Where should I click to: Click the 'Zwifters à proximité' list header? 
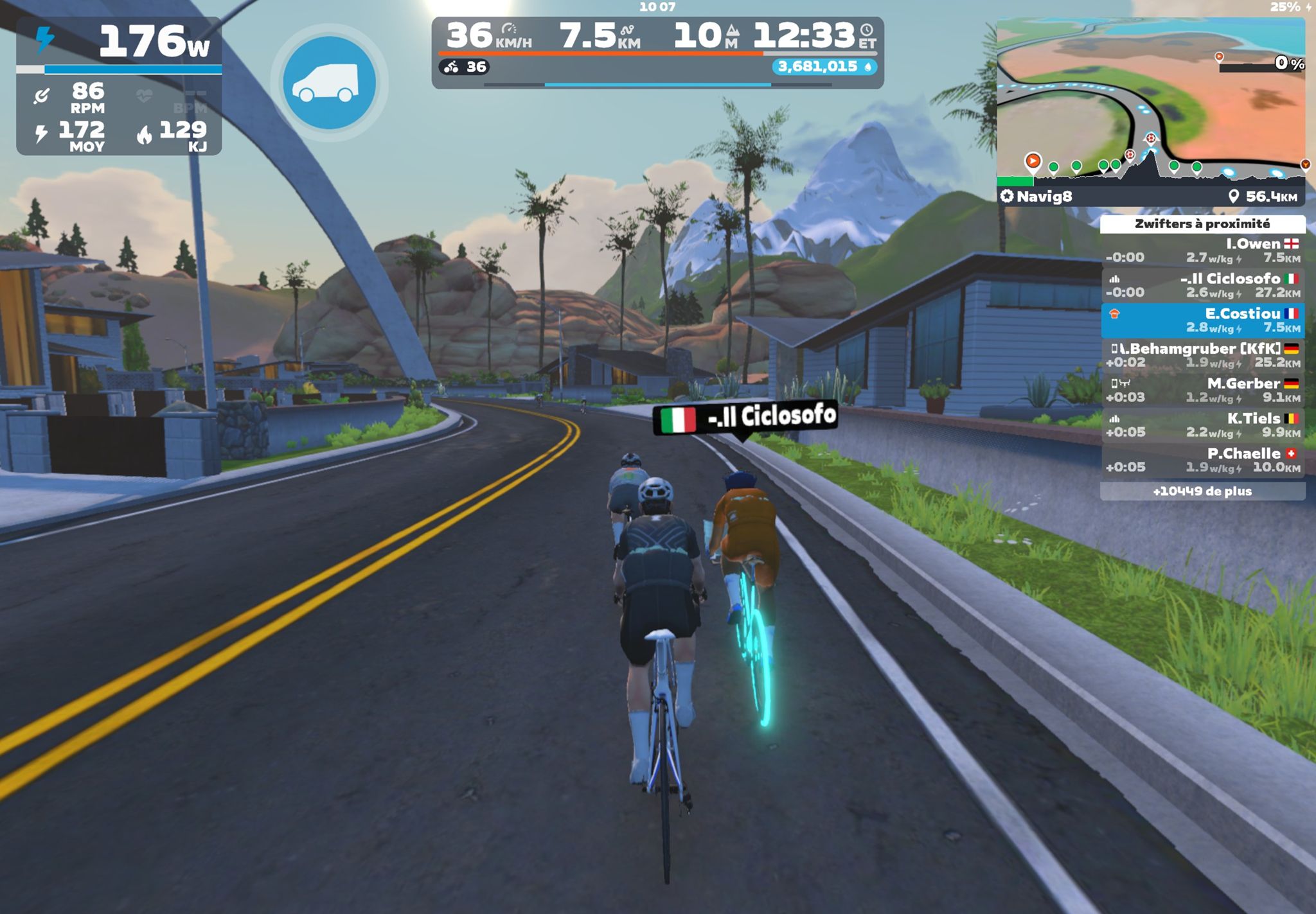[x=1202, y=224]
